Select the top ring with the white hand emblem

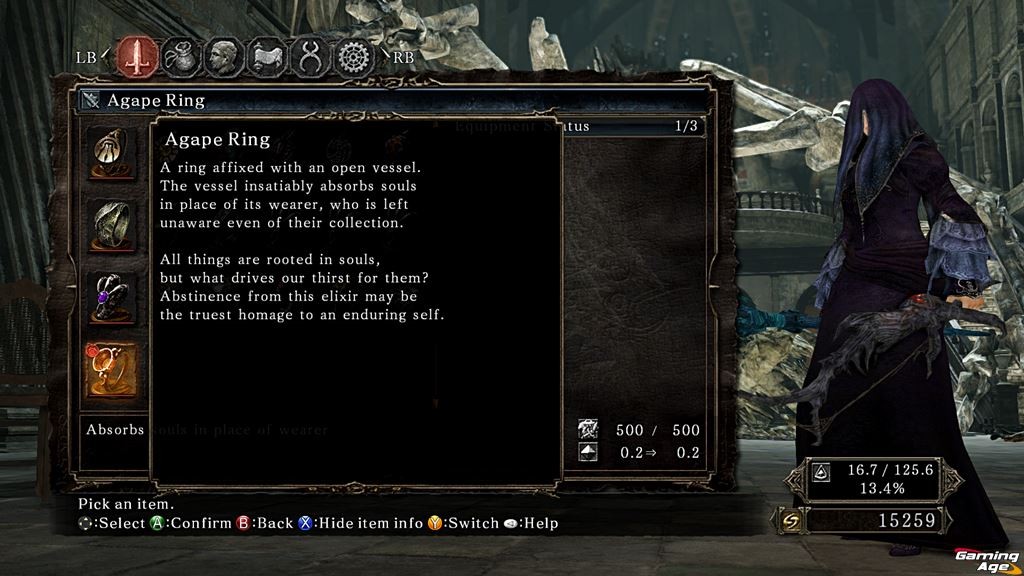tap(110, 152)
